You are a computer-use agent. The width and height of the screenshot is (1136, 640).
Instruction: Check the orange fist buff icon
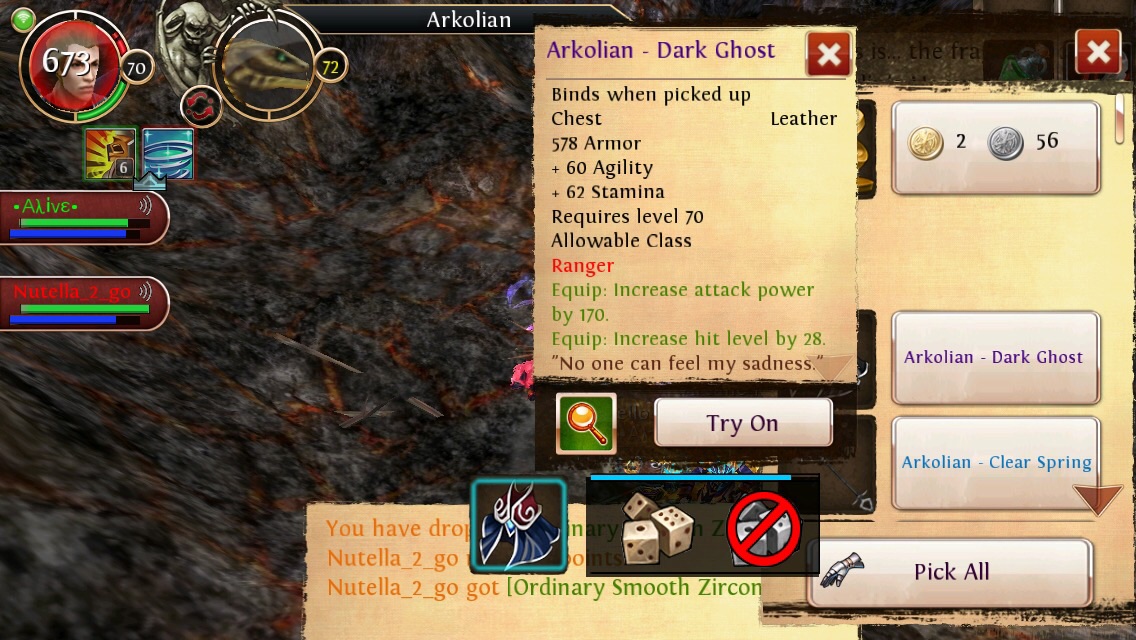(x=110, y=154)
